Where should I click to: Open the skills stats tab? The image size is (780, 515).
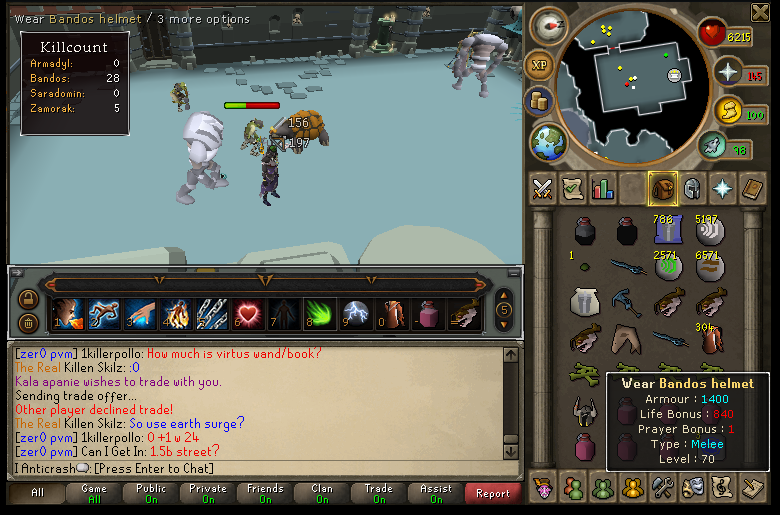pos(602,188)
